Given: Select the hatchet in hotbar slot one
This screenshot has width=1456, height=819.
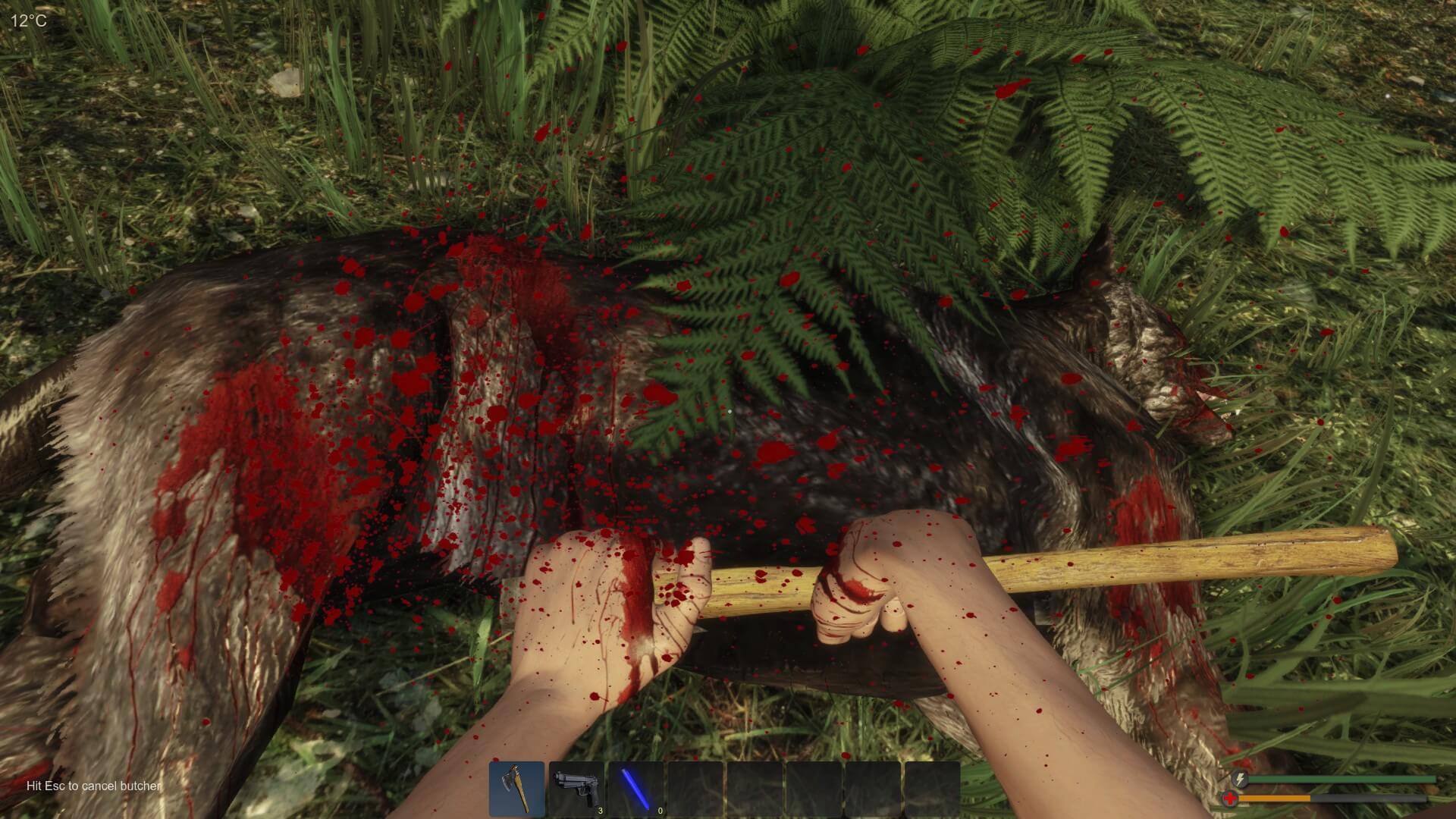Looking at the screenshot, I should tap(518, 789).
